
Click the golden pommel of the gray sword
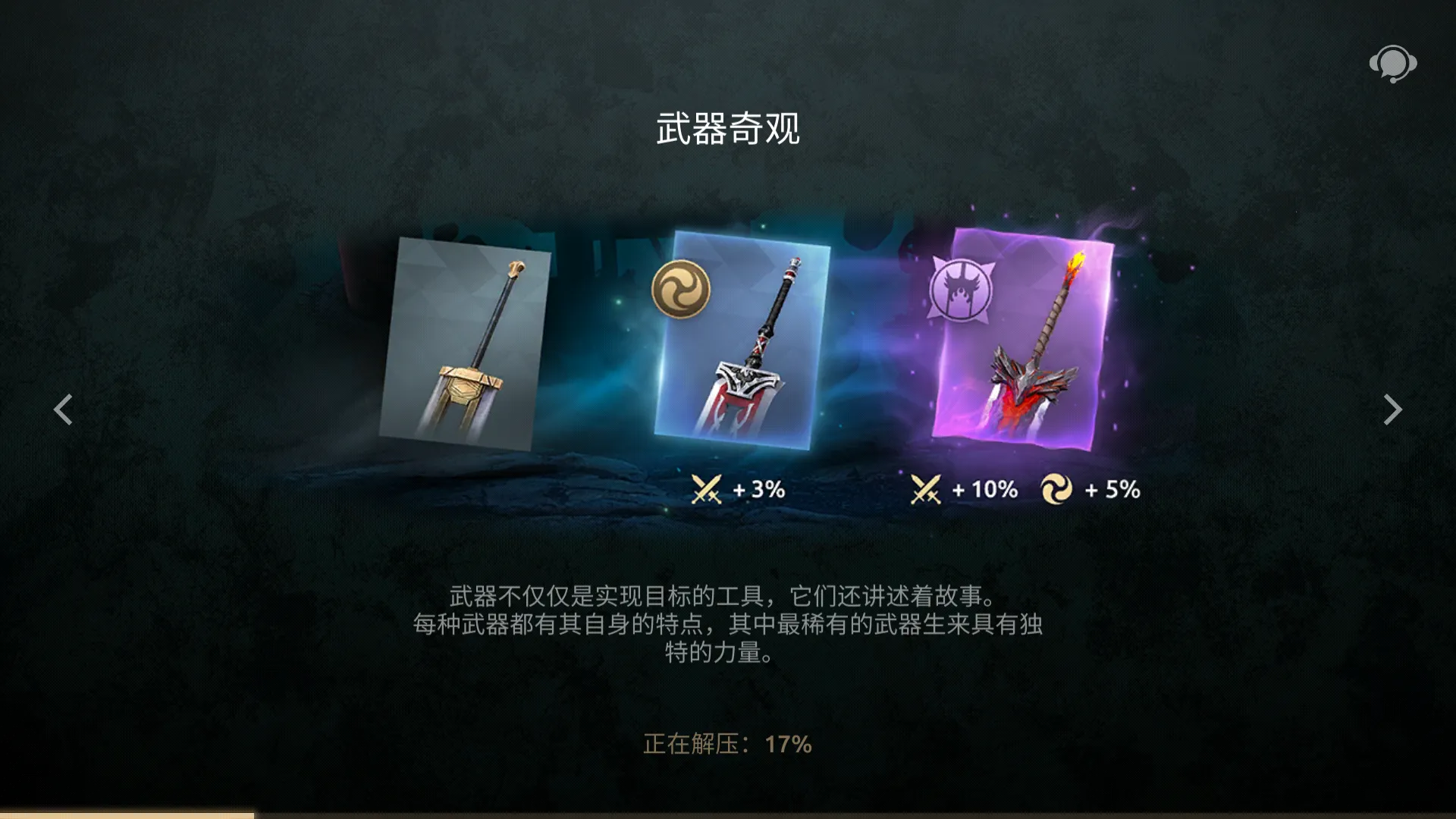516,269
